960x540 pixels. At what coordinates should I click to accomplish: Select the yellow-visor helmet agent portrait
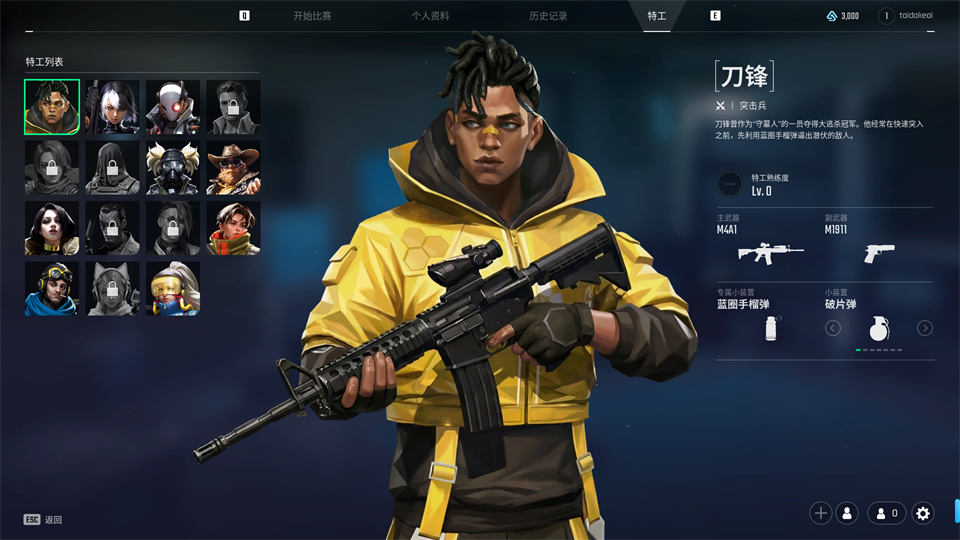point(173,288)
